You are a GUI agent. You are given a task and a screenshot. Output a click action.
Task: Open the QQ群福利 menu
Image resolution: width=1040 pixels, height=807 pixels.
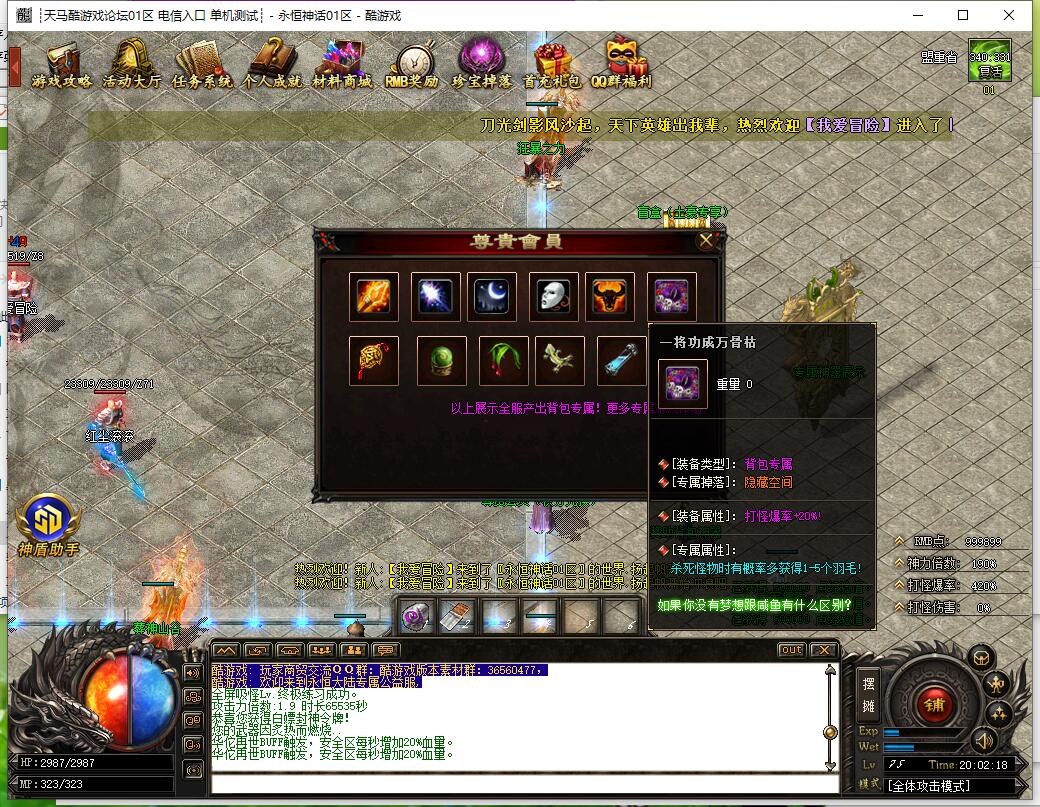tap(622, 64)
